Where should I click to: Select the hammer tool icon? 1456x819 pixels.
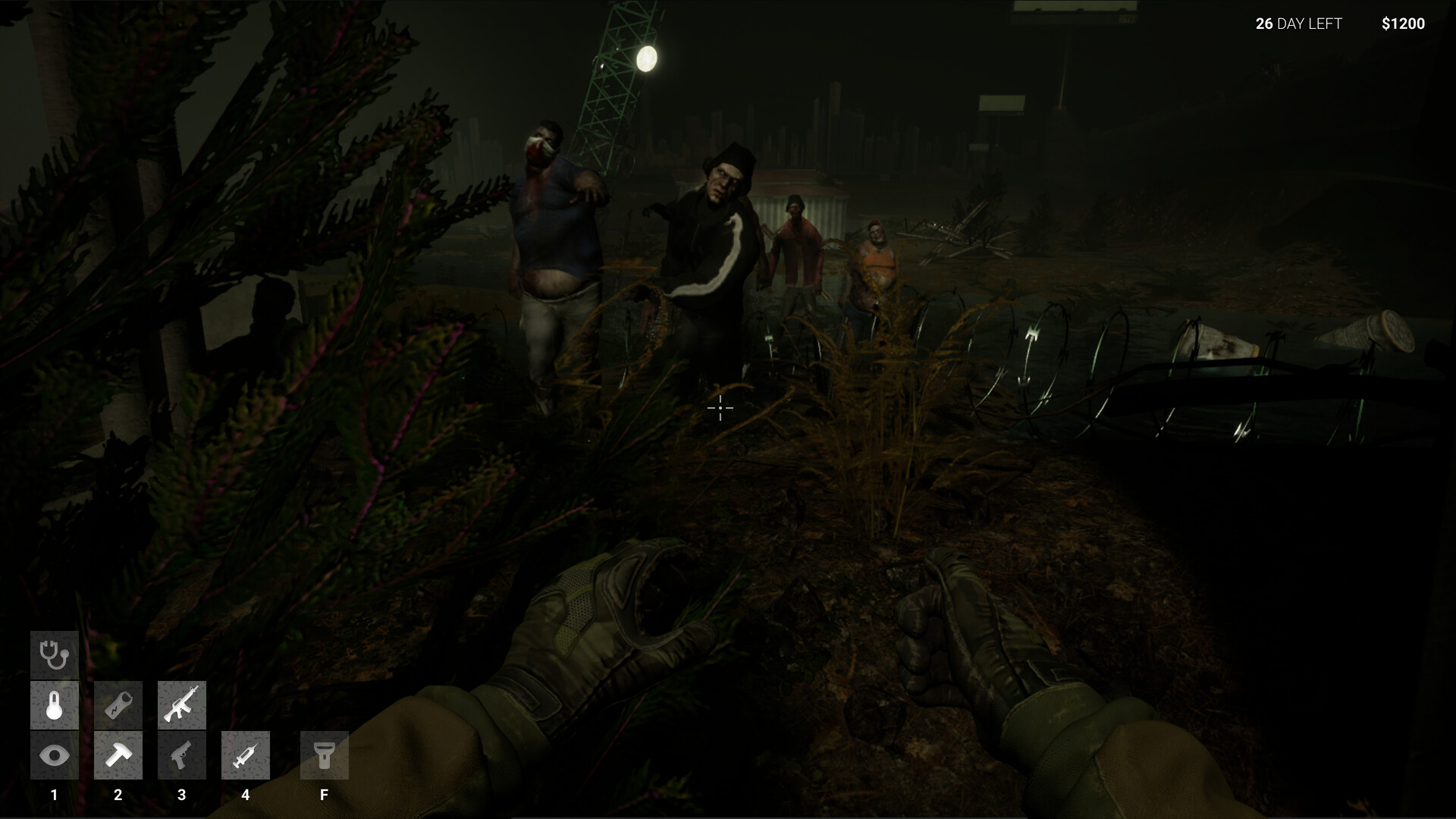(118, 755)
